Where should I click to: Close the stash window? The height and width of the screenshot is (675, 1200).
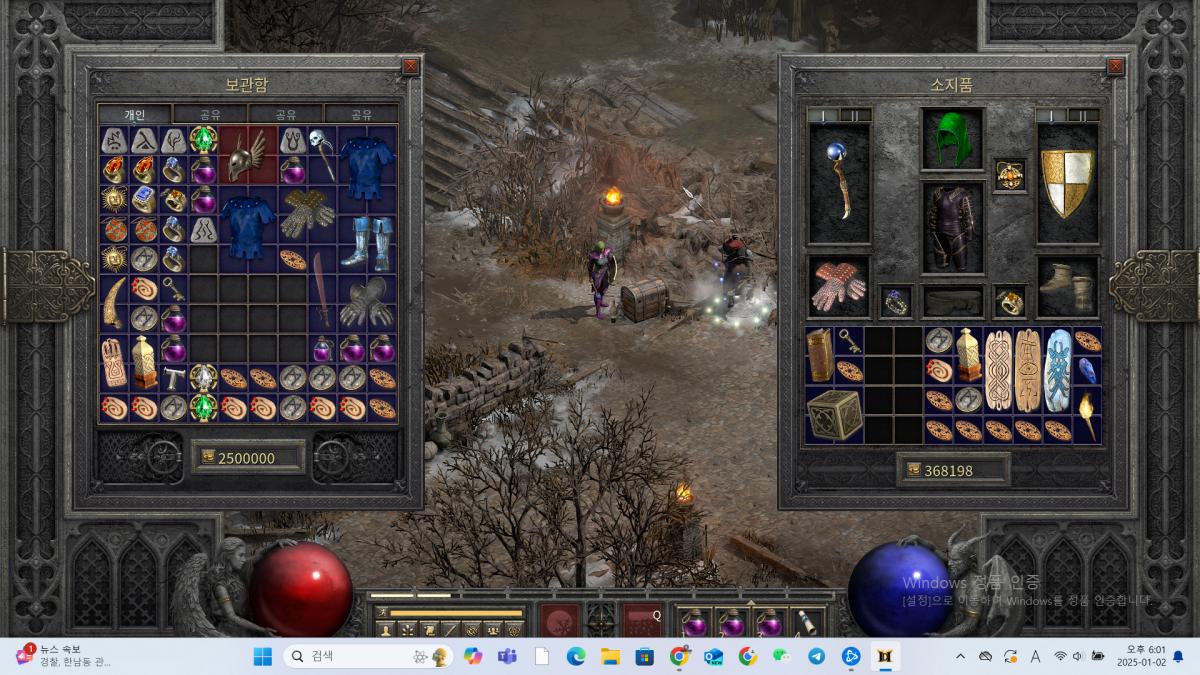coord(410,66)
